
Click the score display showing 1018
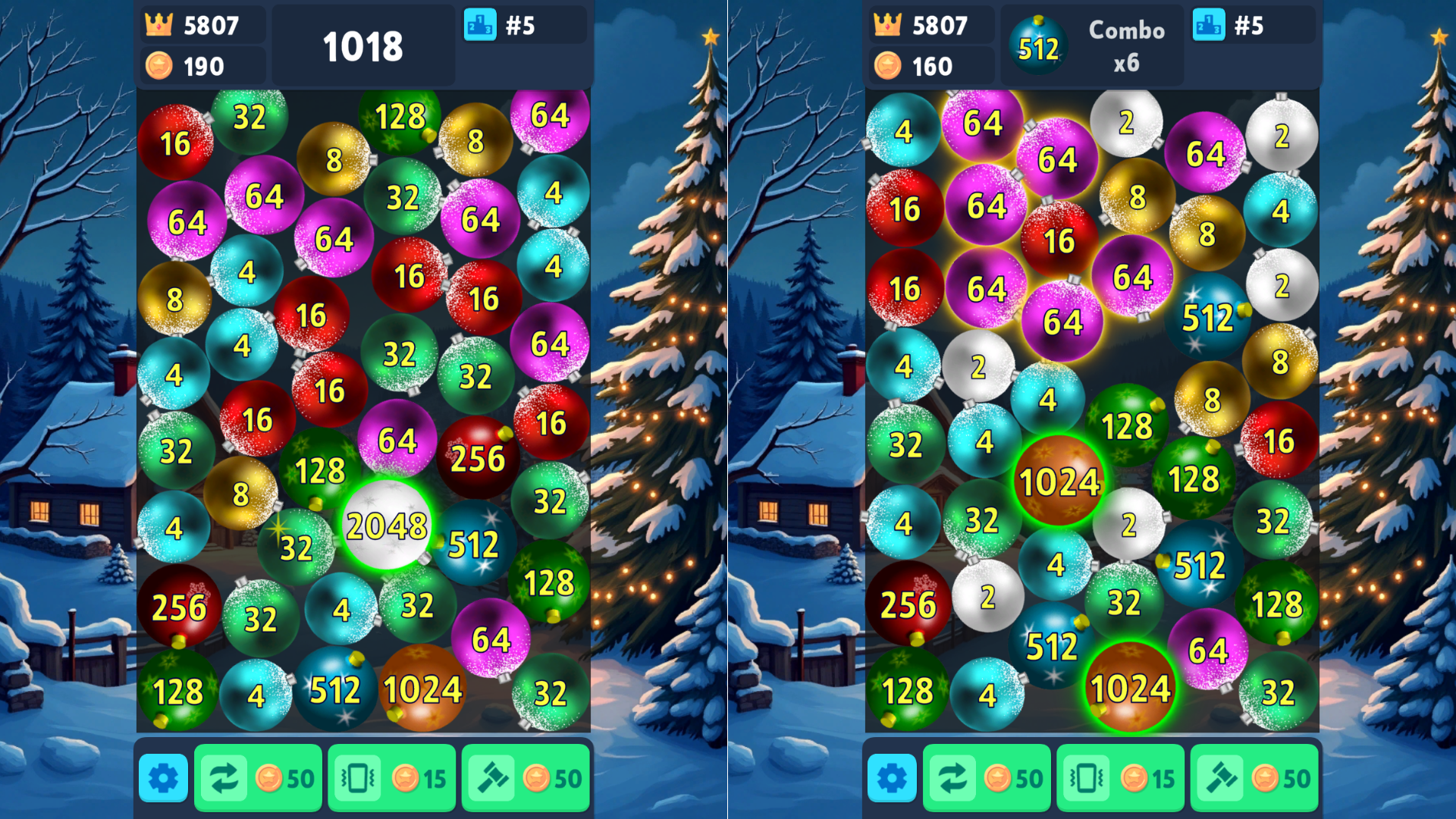pyautogui.click(x=362, y=48)
